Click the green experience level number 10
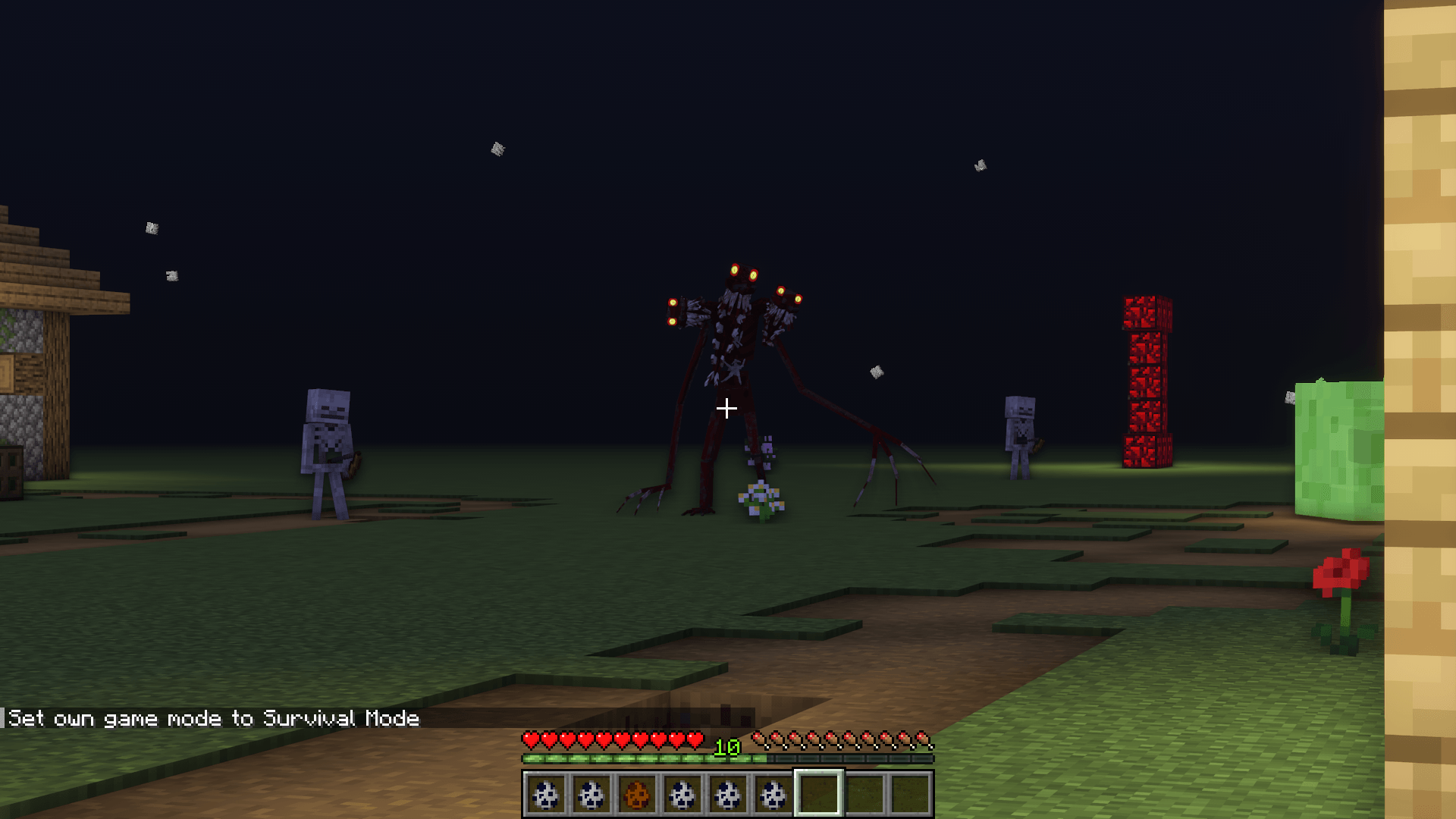Screen dimensions: 1456x819 tap(726, 745)
